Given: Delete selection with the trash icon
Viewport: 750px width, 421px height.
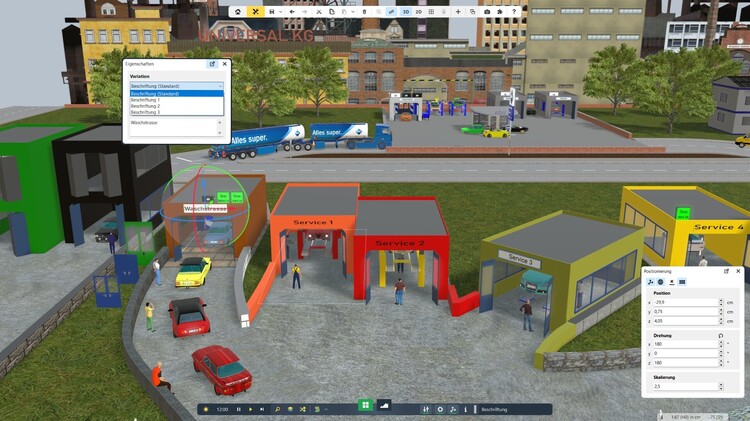Looking at the screenshot, I should tap(363, 11).
